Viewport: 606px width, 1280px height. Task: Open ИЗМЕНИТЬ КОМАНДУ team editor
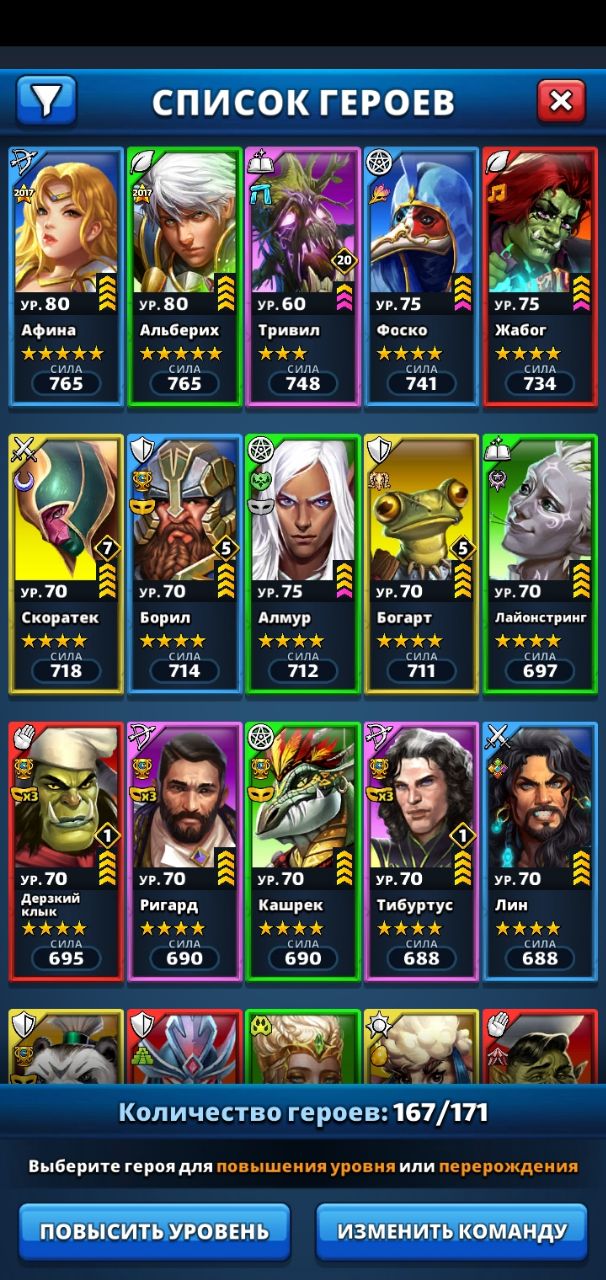[452, 1231]
